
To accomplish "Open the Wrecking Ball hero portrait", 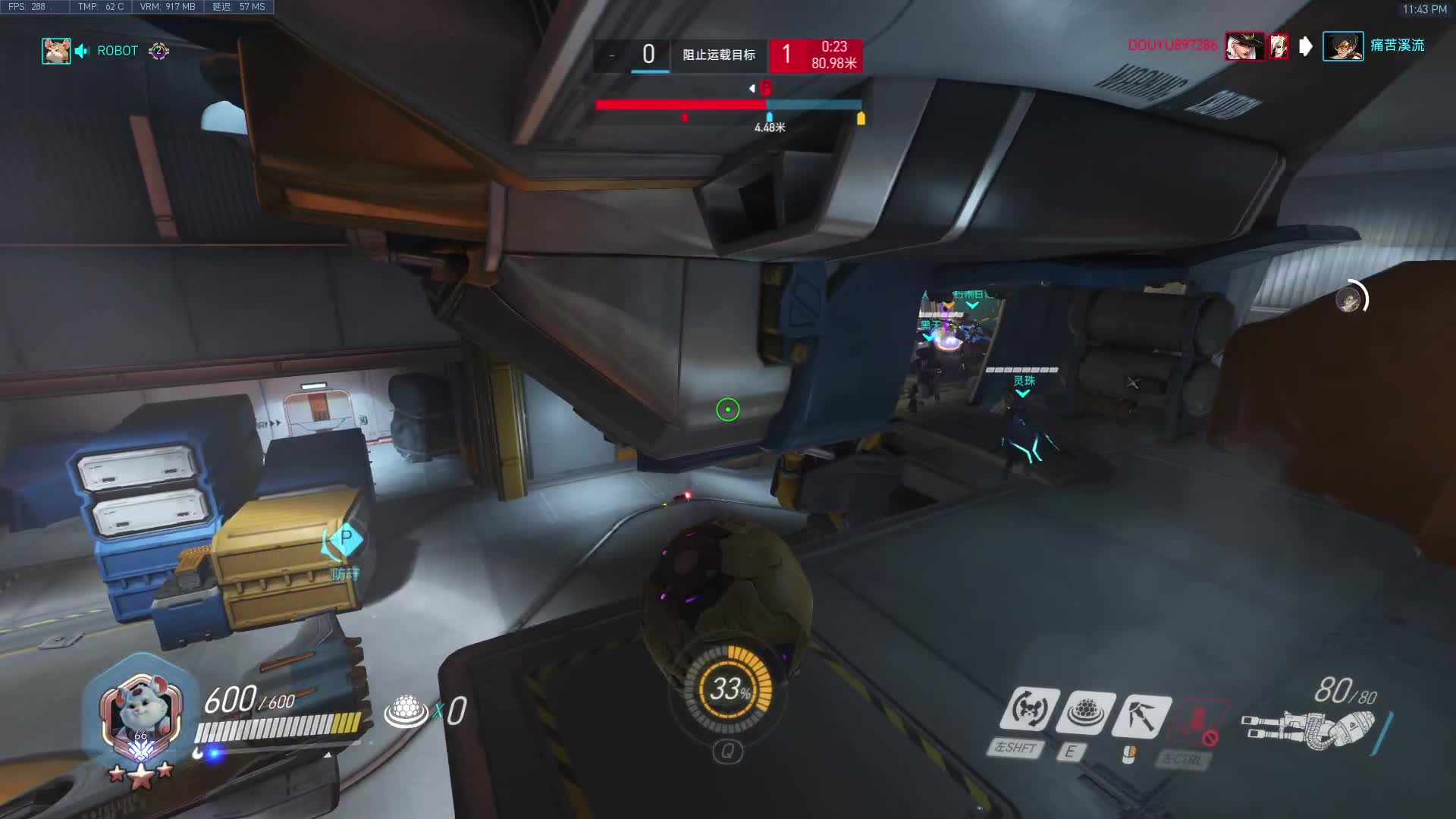I will [x=141, y=715].
